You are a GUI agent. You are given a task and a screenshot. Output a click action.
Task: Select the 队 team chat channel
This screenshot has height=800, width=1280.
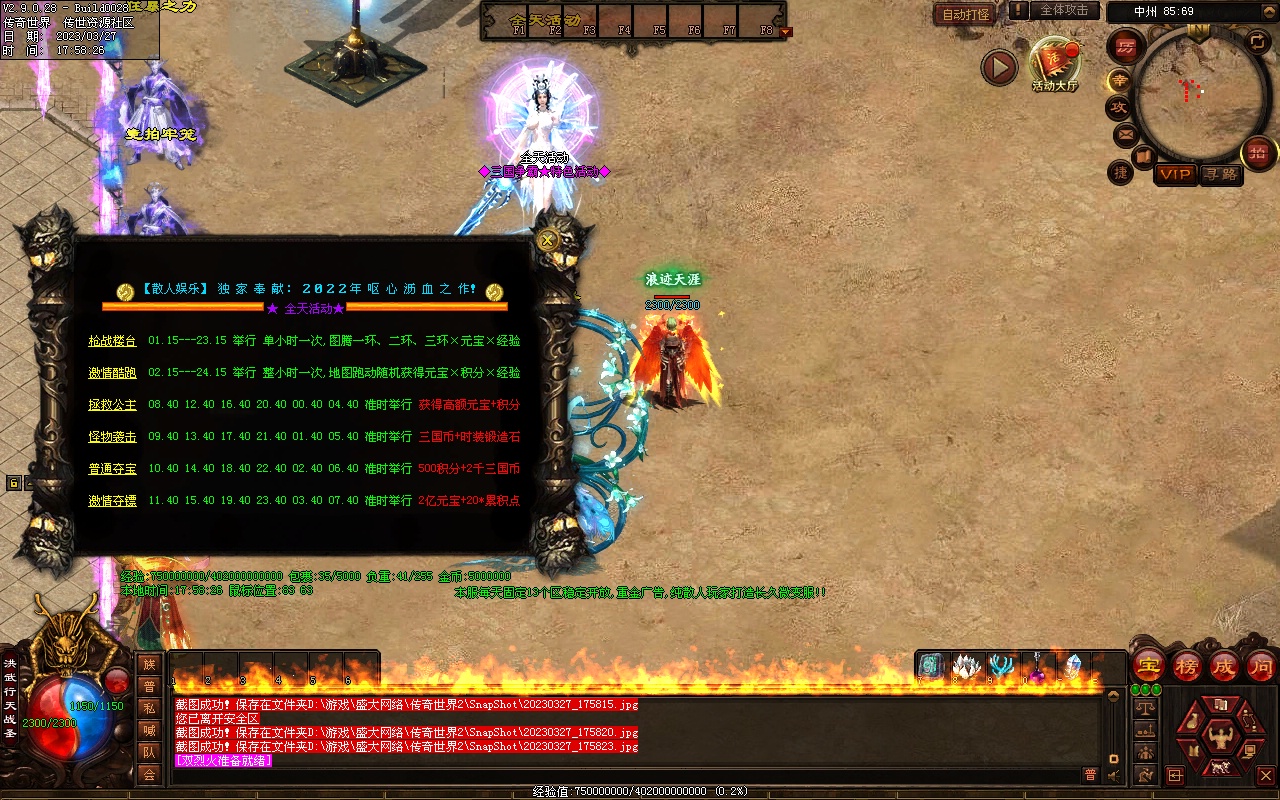click(149, 752)
